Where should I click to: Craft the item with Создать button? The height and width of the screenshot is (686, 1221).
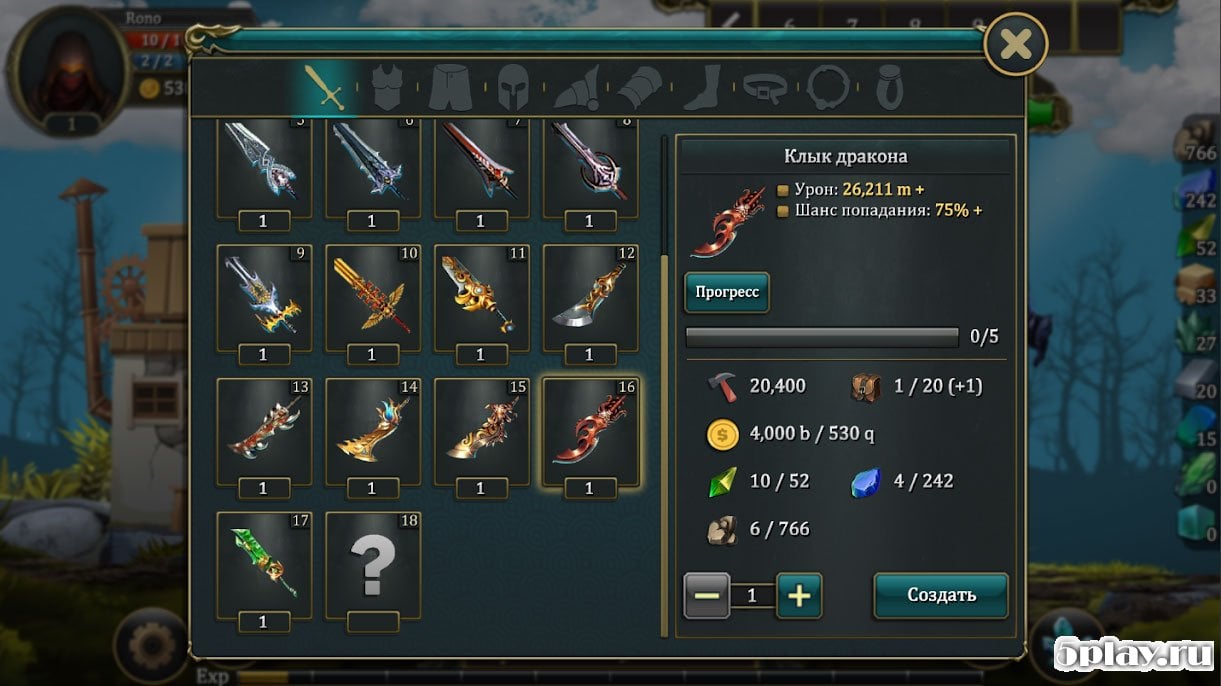tap(940, 595)
